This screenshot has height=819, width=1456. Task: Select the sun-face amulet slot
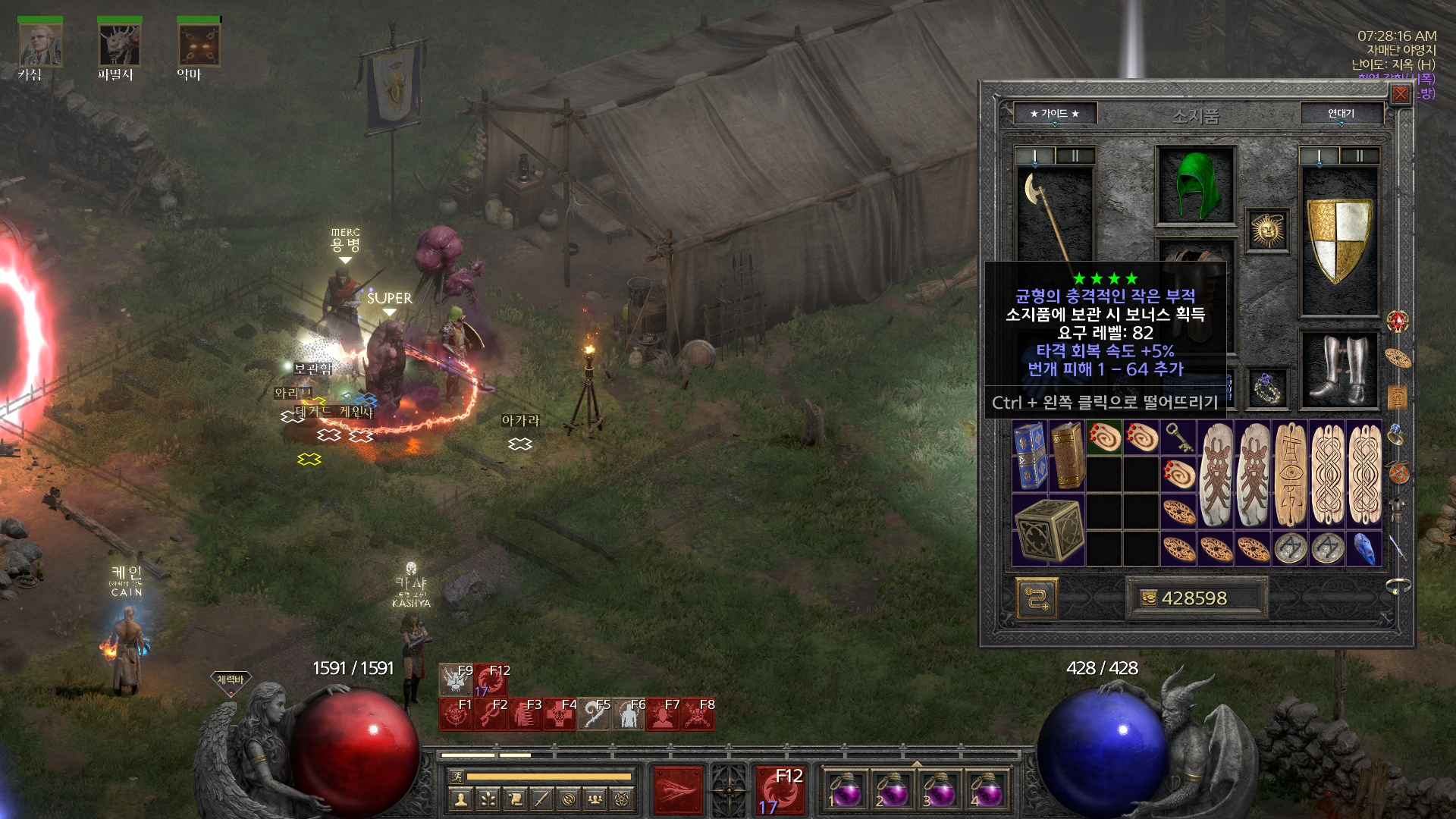click(x=1267, y=231)
